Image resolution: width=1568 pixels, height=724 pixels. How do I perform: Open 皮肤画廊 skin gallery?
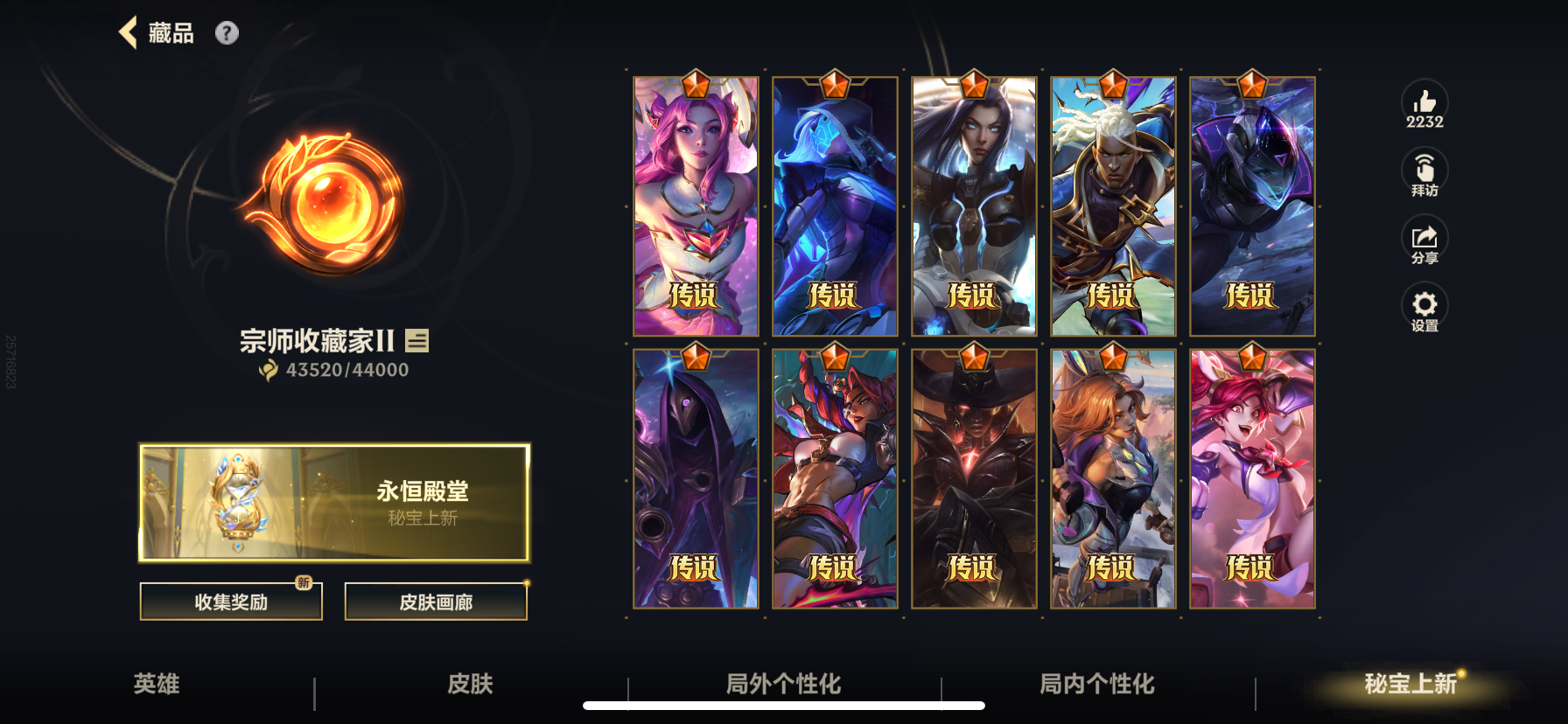click(x=436, y=601)
